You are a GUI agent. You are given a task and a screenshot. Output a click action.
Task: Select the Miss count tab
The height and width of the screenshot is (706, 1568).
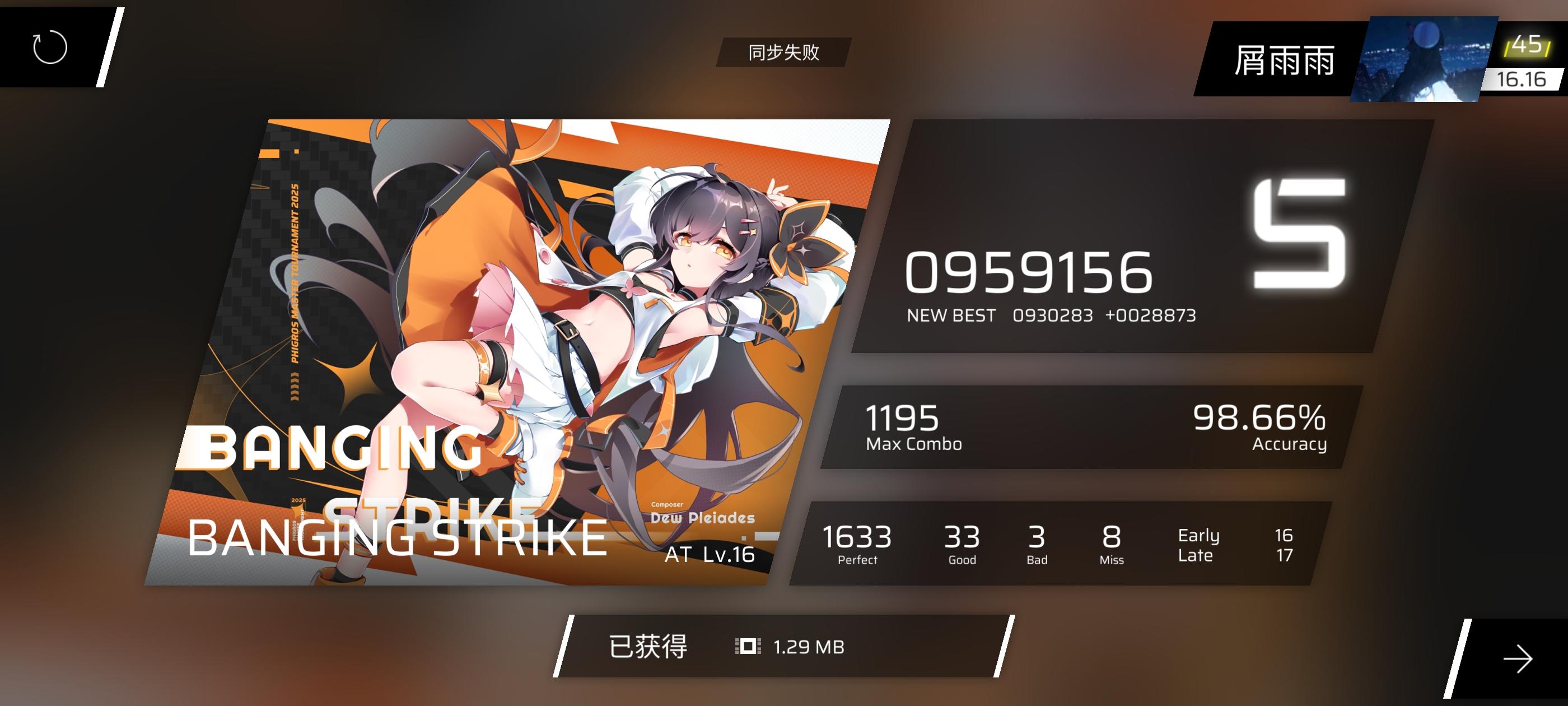[x=1112, y=542]
